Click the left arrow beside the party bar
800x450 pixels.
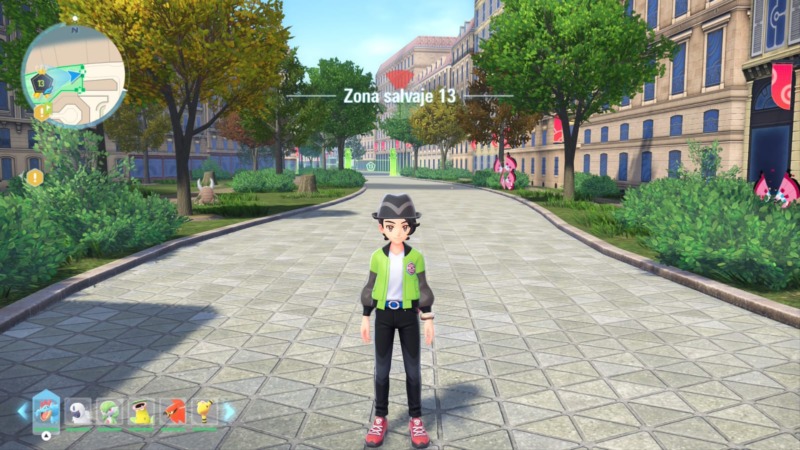click(22, 411)
